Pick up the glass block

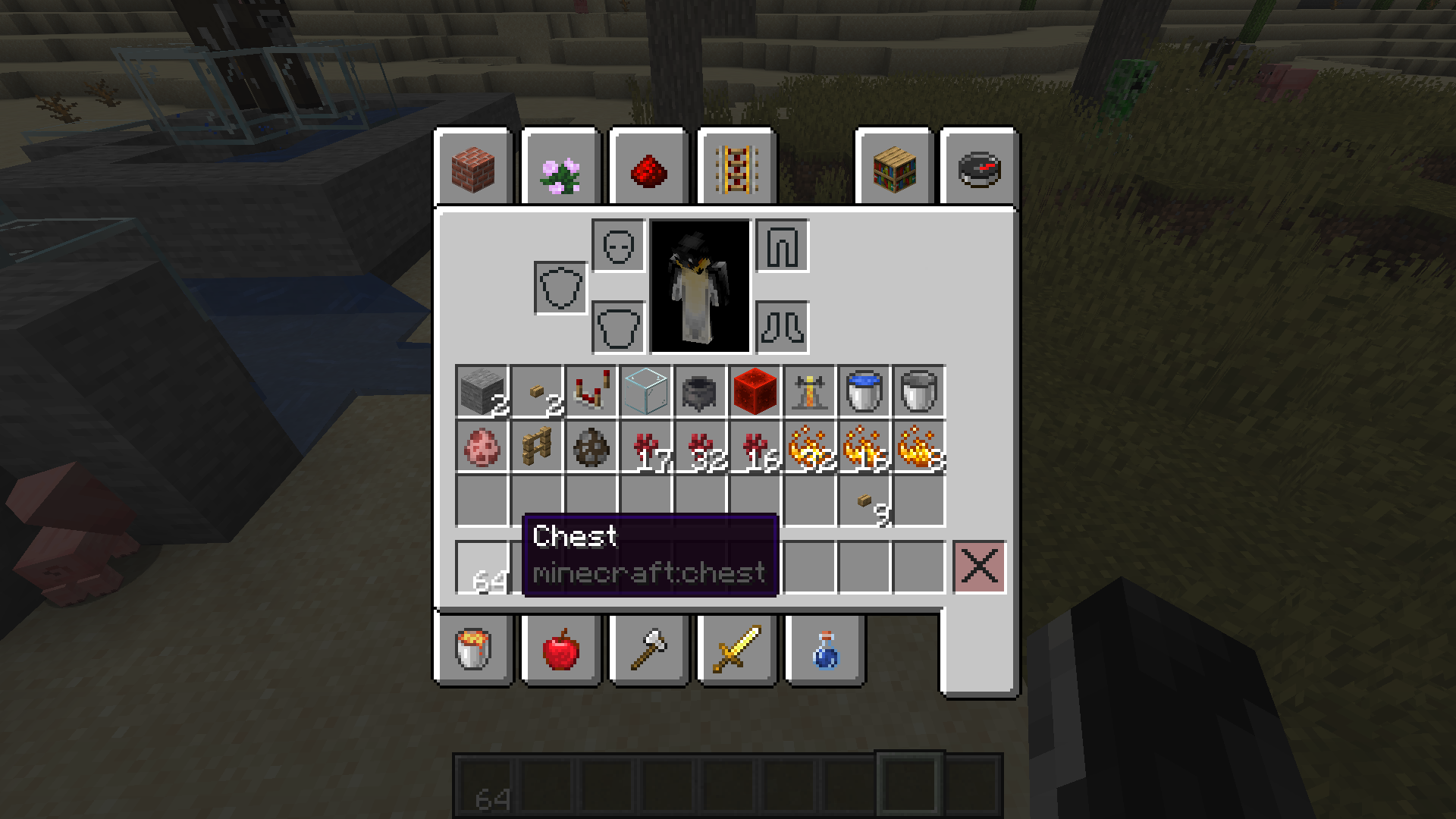coord(646,391)
